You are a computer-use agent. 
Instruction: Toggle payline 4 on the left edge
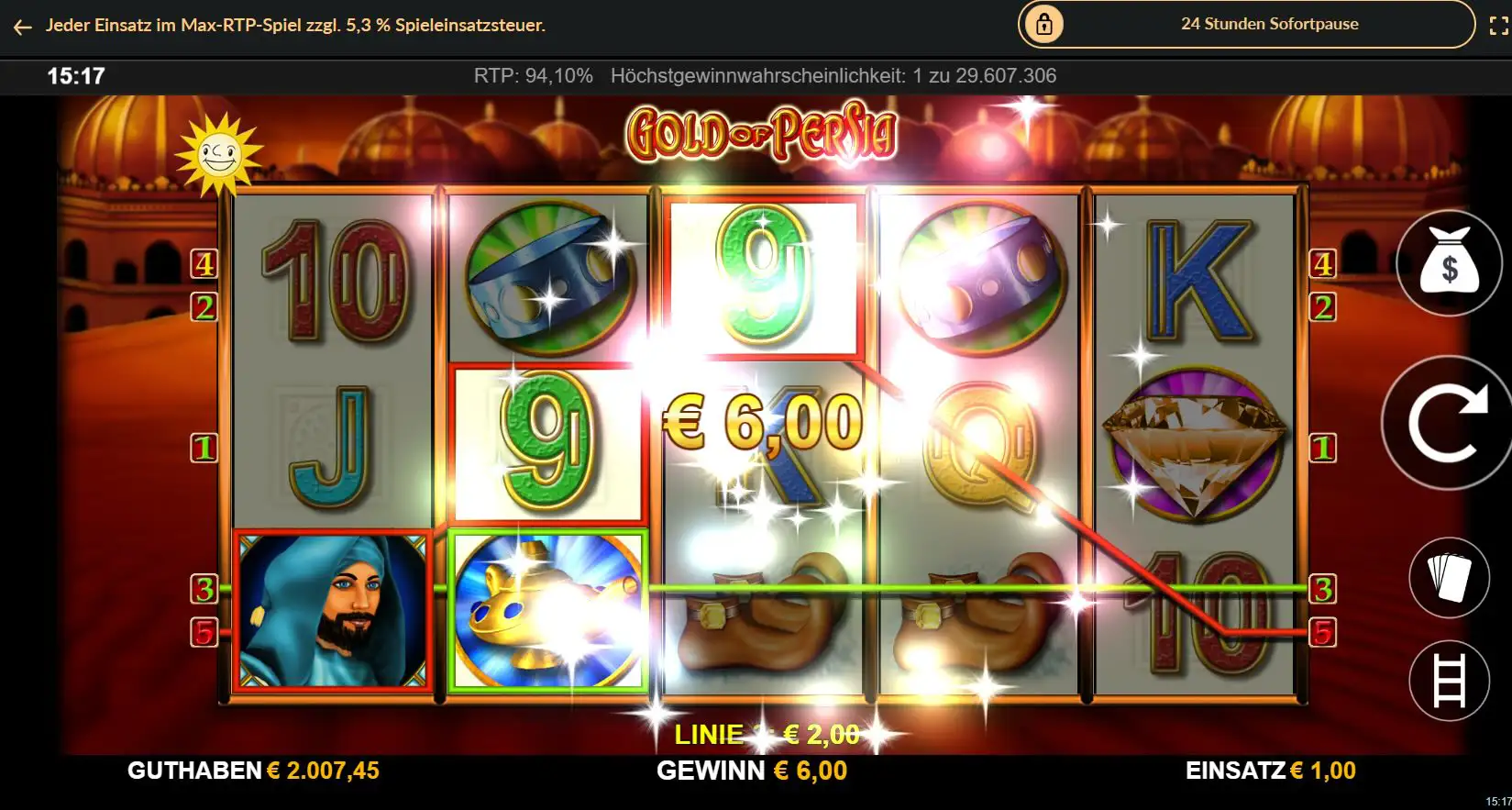point(204,266)
